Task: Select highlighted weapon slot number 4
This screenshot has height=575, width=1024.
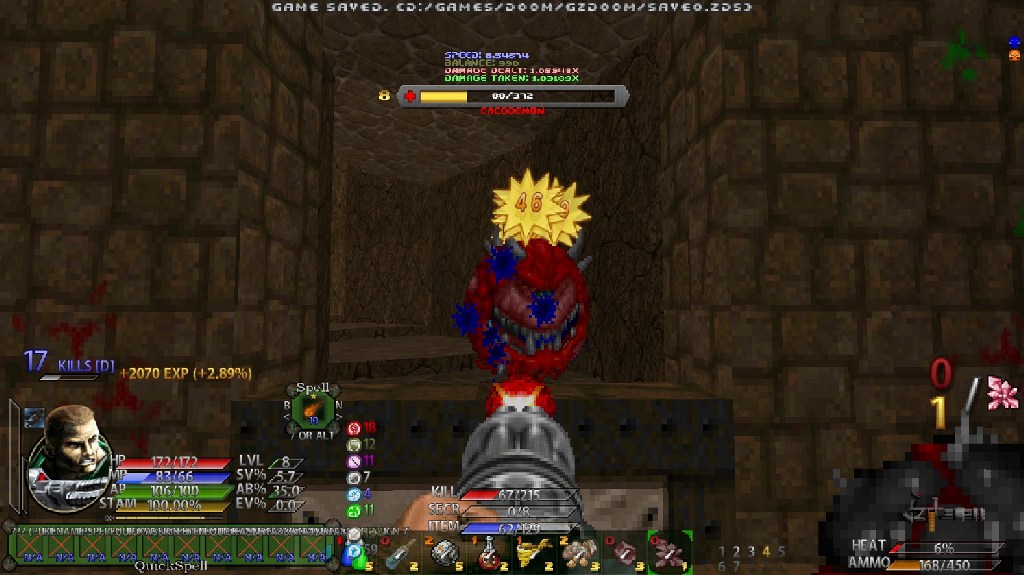Action: (x=766, y=551)
